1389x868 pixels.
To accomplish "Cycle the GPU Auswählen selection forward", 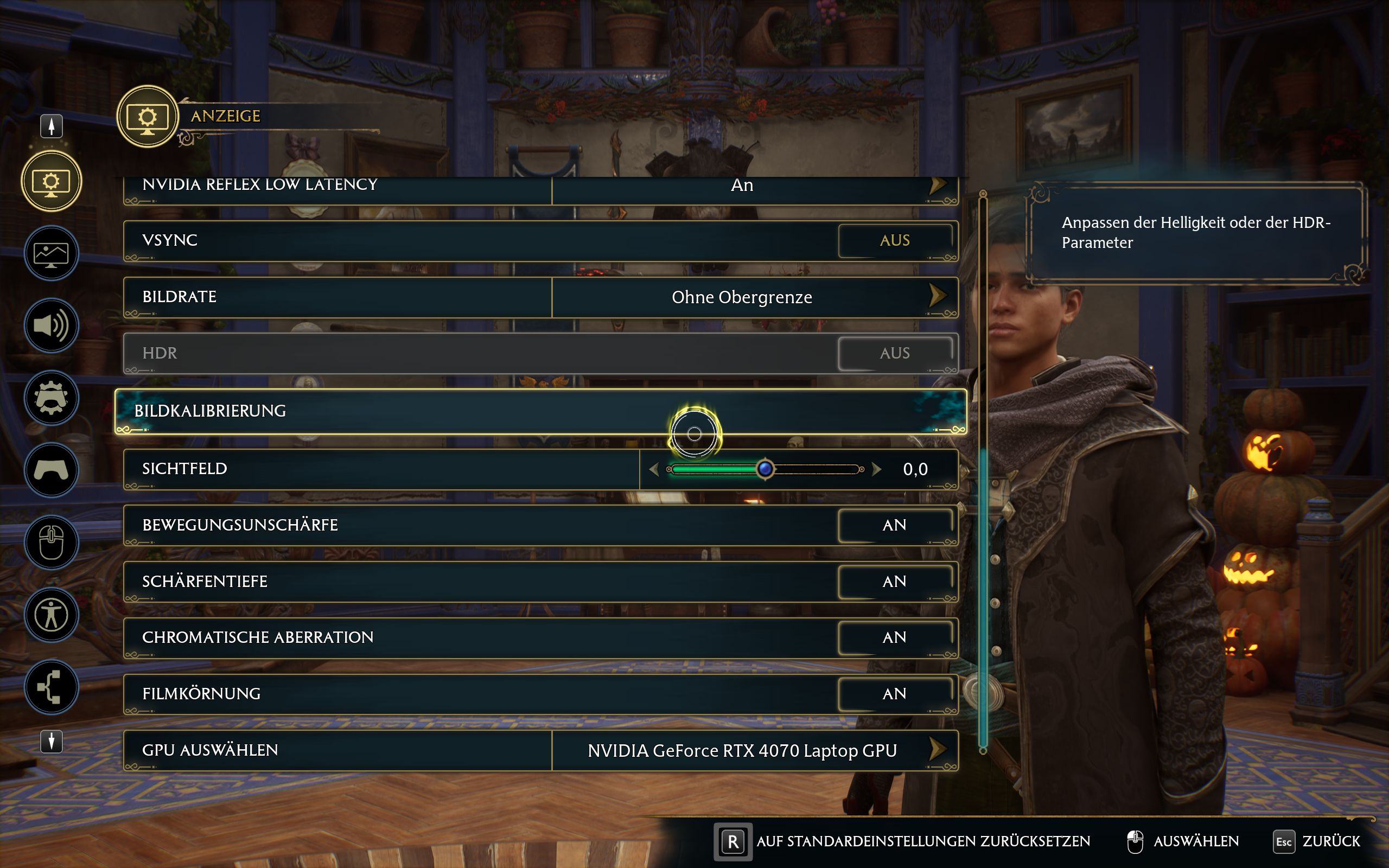I will [x=937, y=750].
